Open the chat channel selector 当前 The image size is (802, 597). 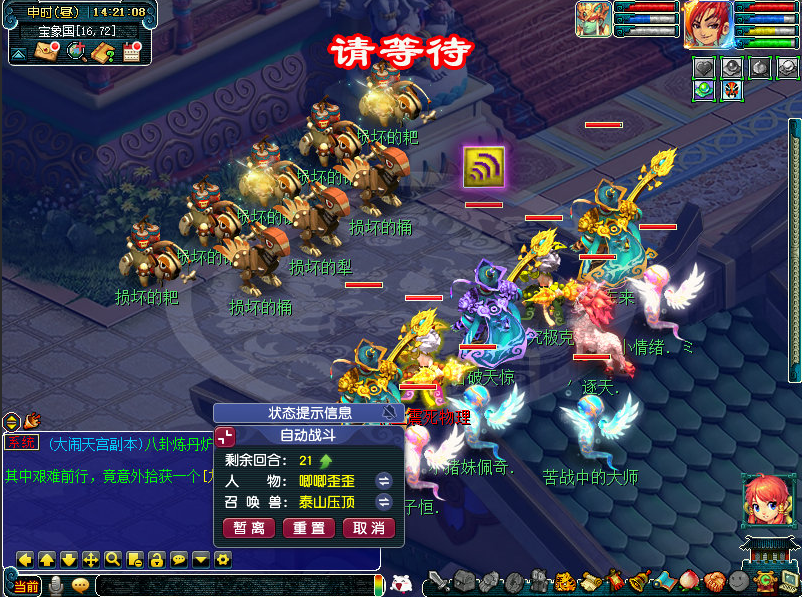(x=26, y=586)
